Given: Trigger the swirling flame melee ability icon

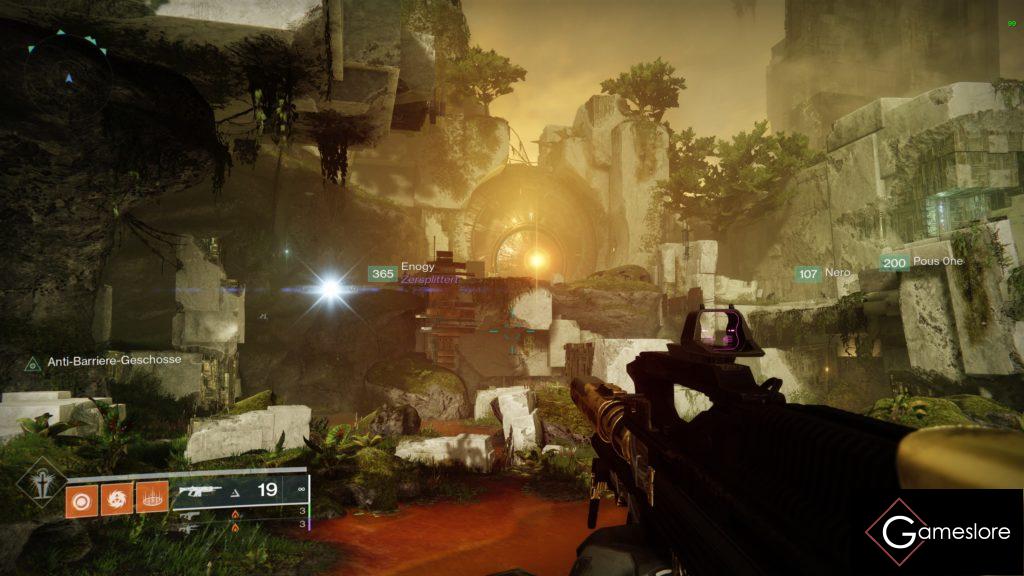Looking at the screenshot, I should pyautogui.click(x=116, y=497).
